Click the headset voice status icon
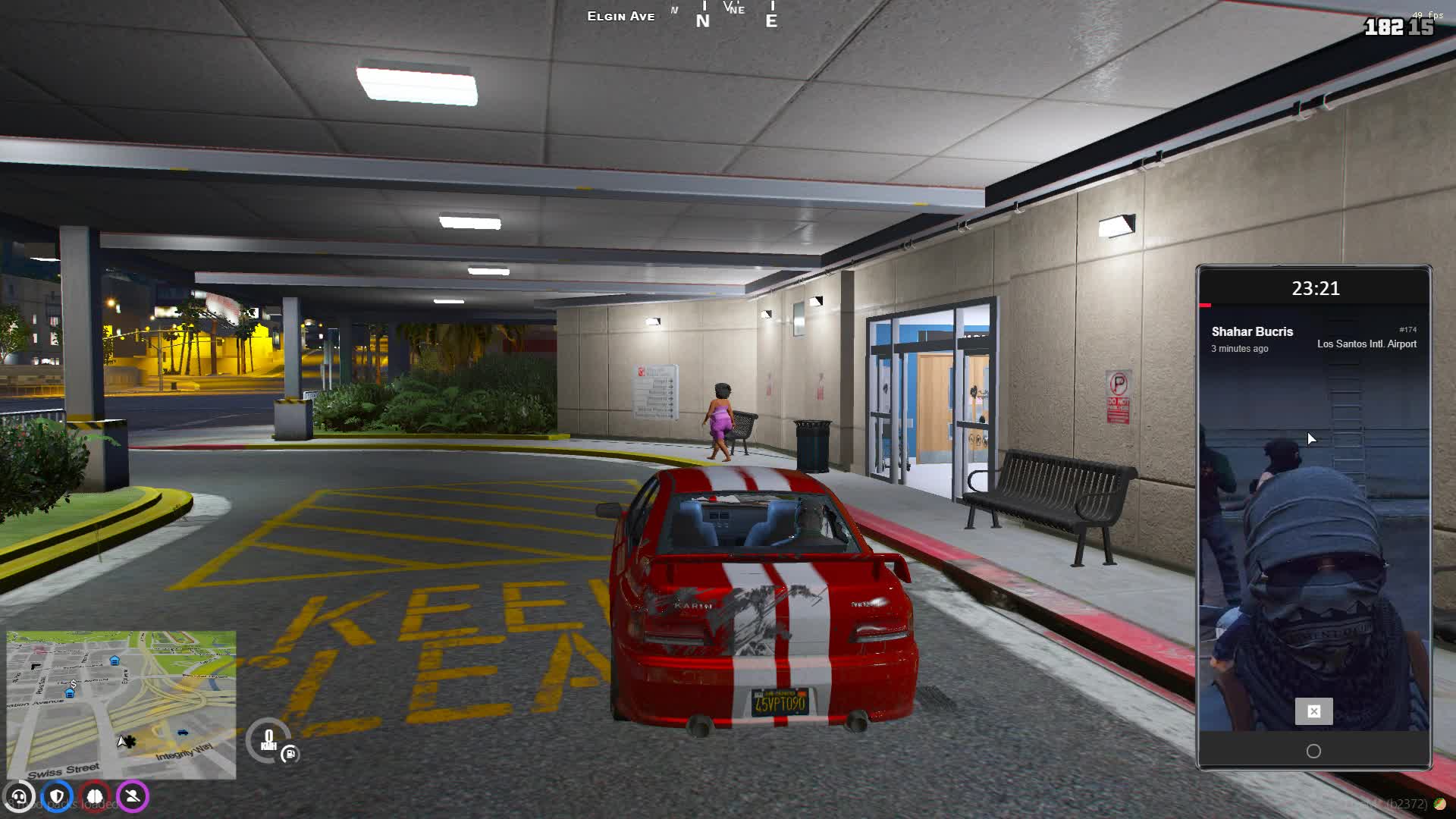The image size is (1456, 819). [19, 797]
